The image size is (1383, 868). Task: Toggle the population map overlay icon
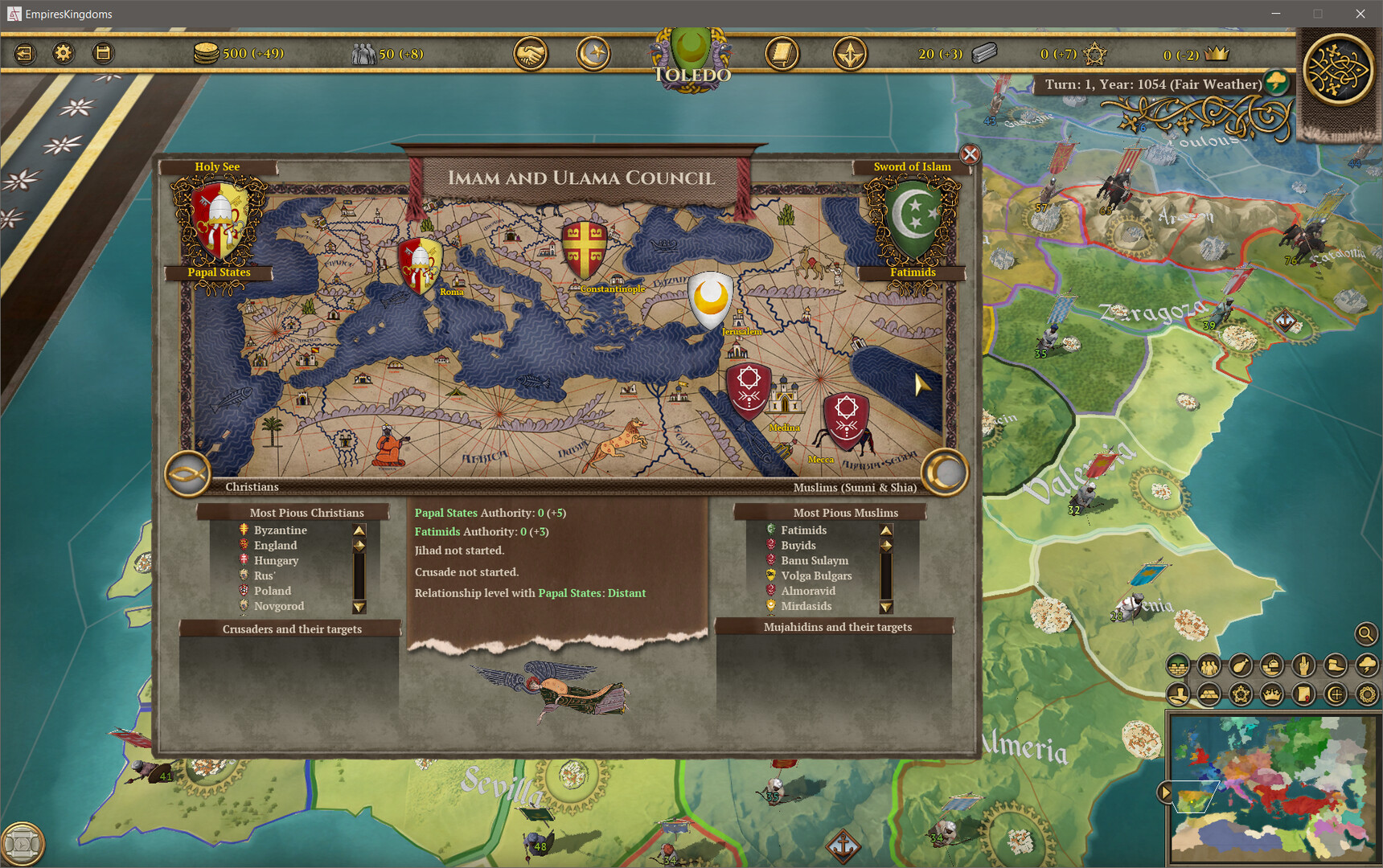tap(1208, 665)
